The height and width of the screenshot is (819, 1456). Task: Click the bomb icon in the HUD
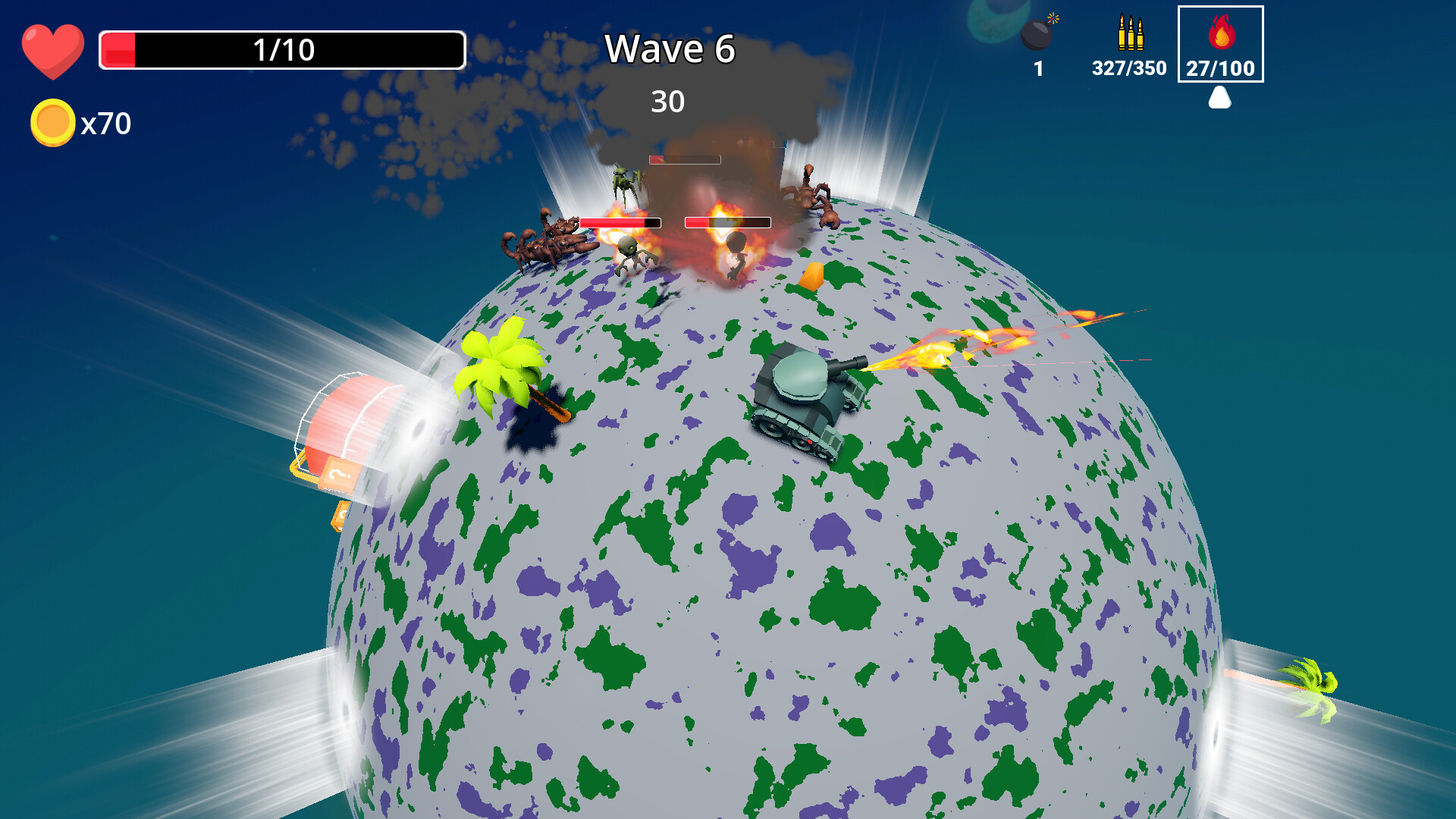pyautogui.click(x=1036, y=34)
